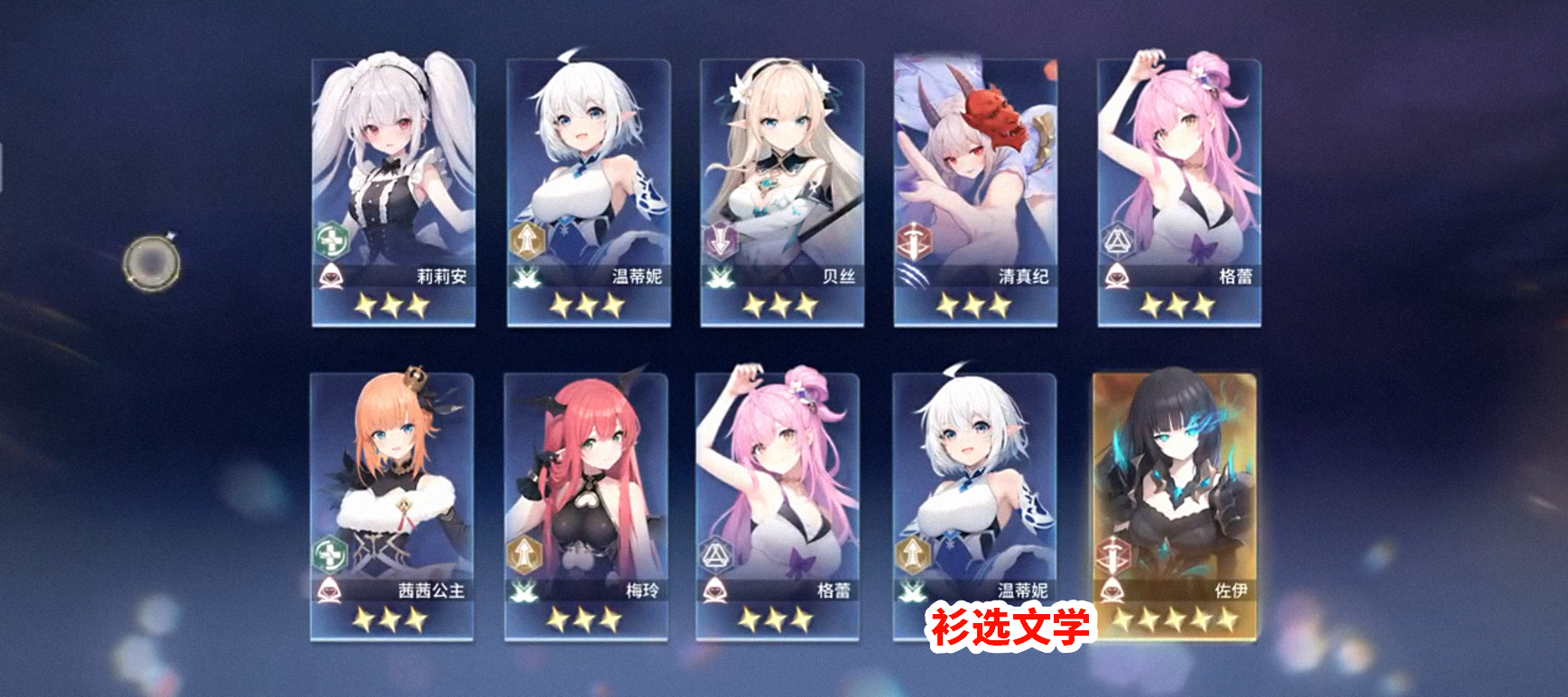1568x697 pixels.
Task: Select the red sword class icon on 清真纪's card
Action: pos(915,239)
